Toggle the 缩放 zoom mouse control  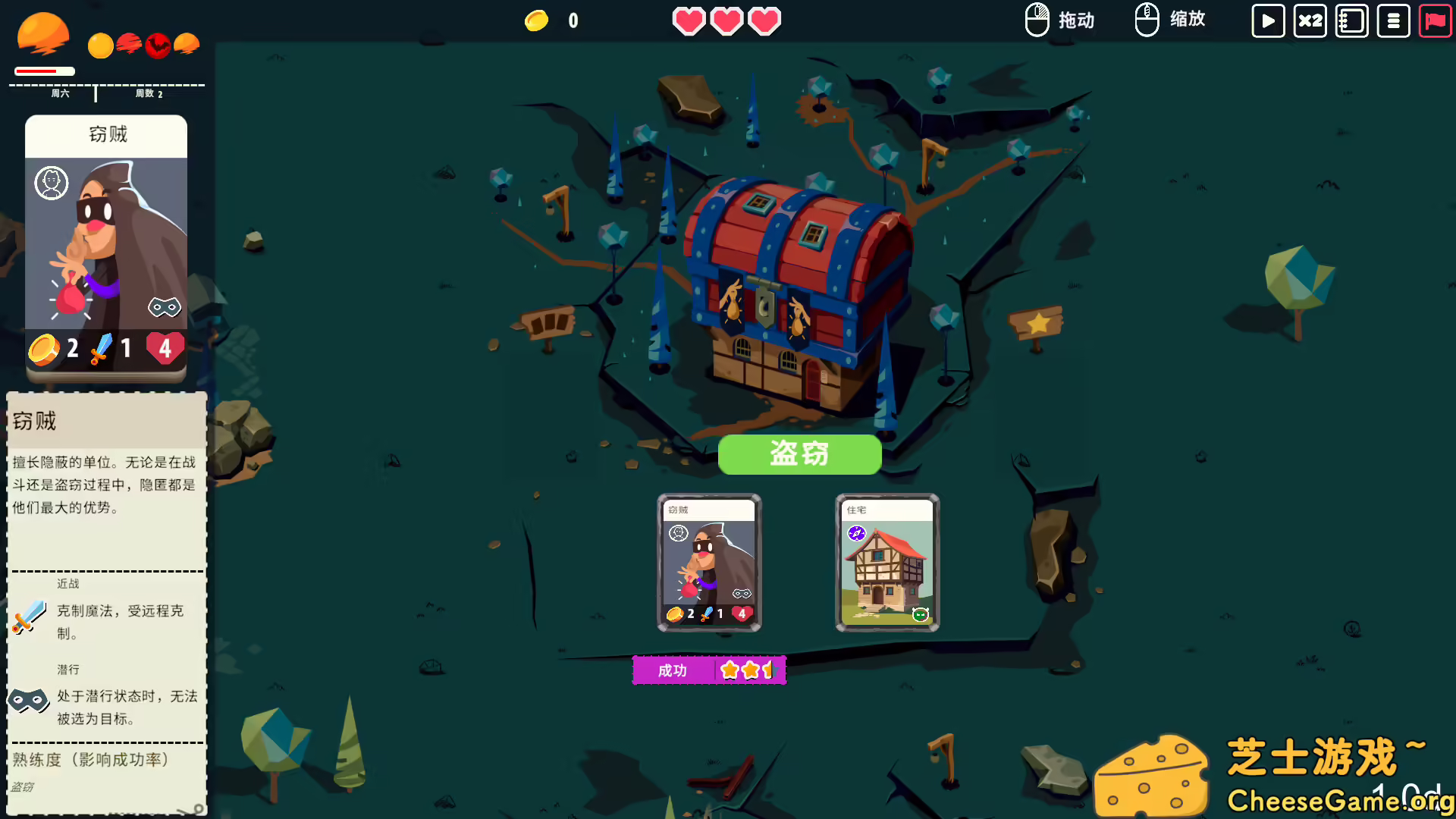(x=1170, y=20)
